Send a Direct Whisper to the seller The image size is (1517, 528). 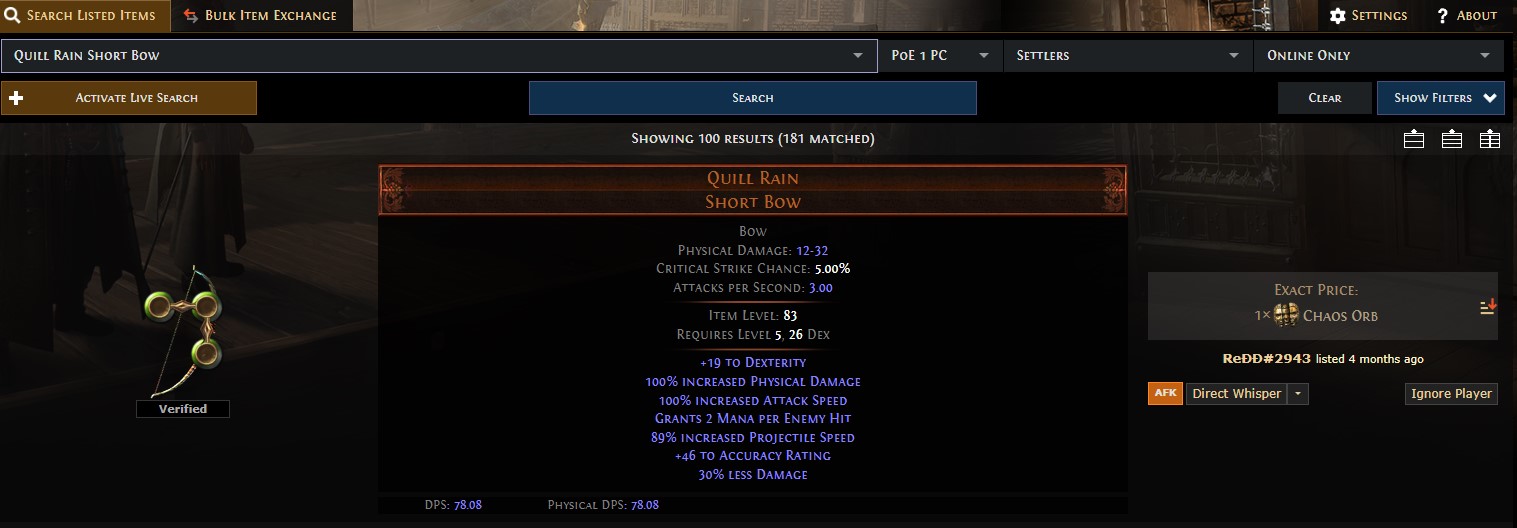[x=1236, y=394]
